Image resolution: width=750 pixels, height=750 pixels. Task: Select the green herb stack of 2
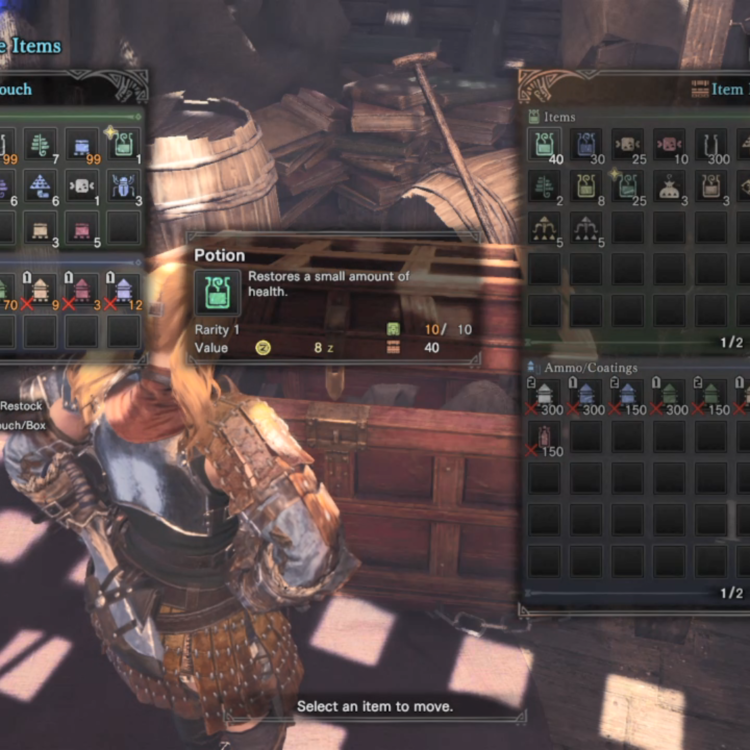click(544, 186)
